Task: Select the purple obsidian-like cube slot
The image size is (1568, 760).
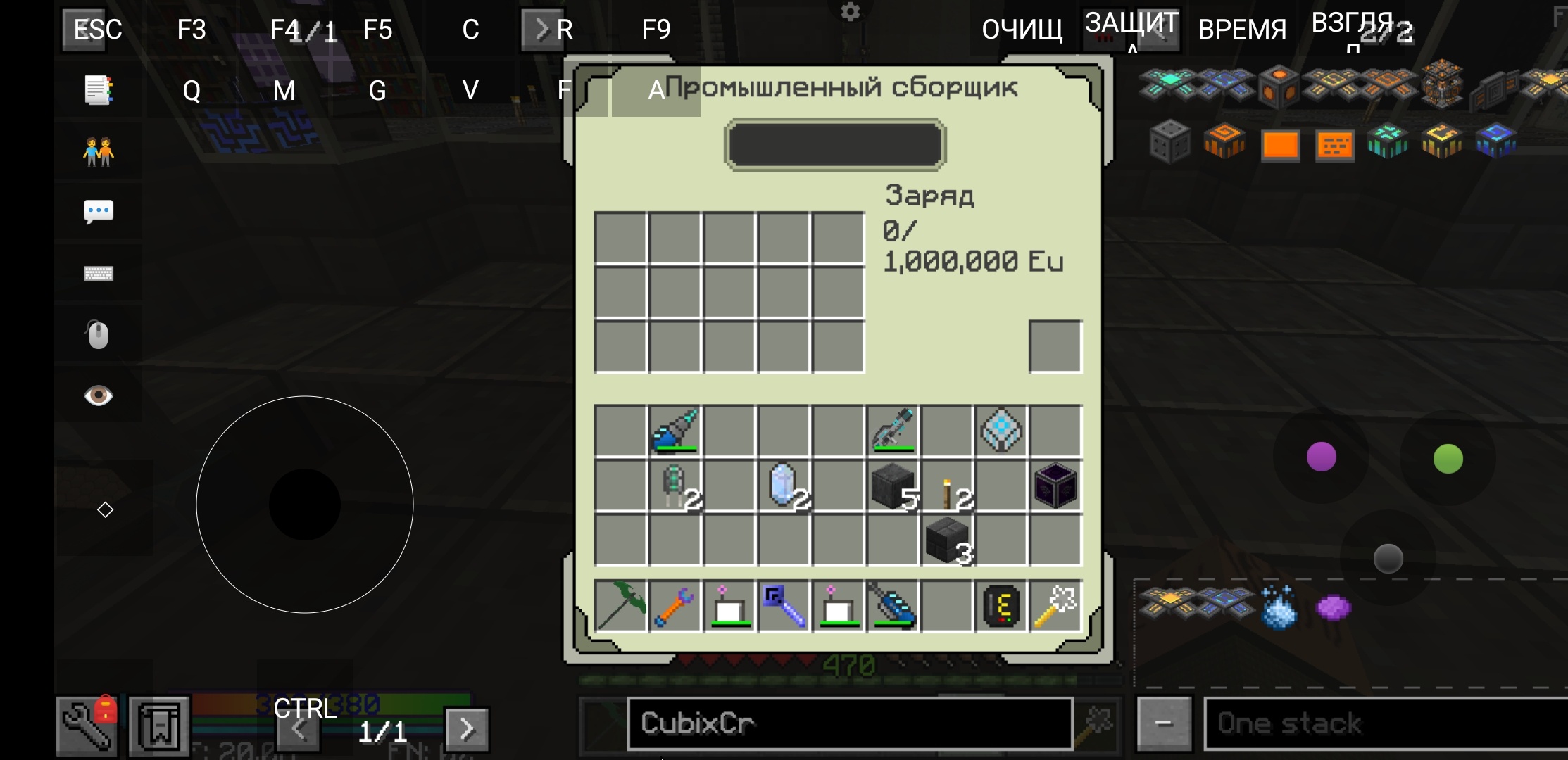Action: pyautogui.click(x=1055, y=486)
